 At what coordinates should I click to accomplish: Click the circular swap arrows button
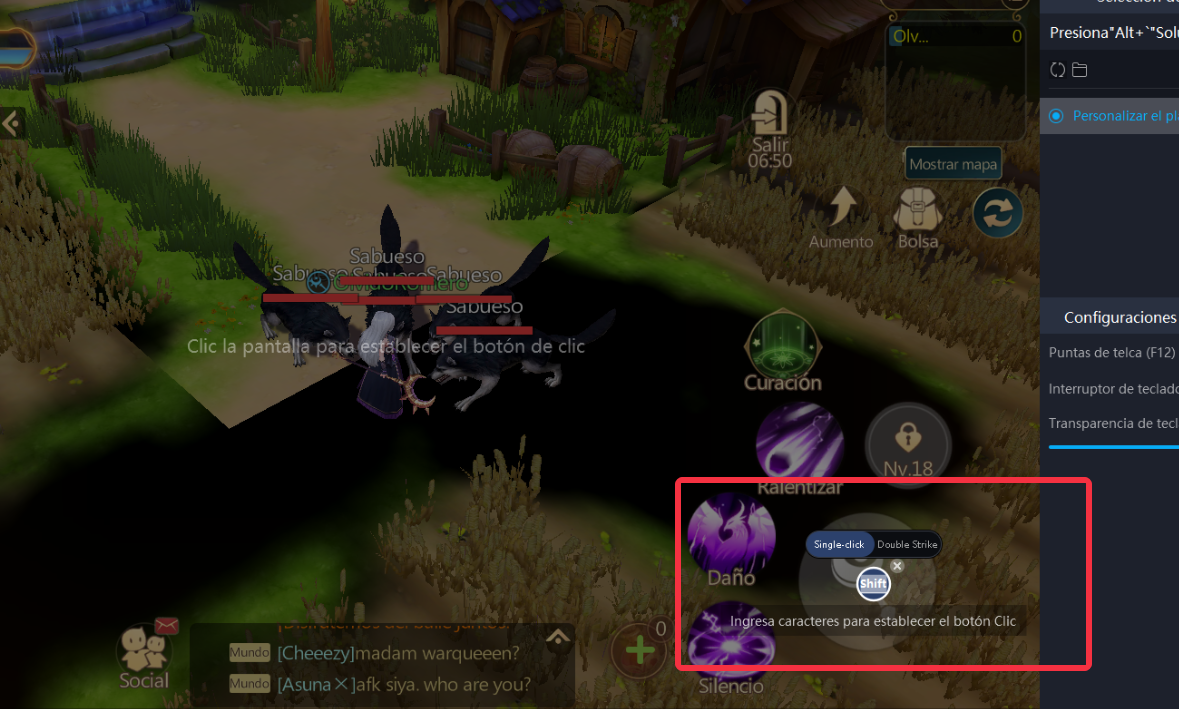998,212
